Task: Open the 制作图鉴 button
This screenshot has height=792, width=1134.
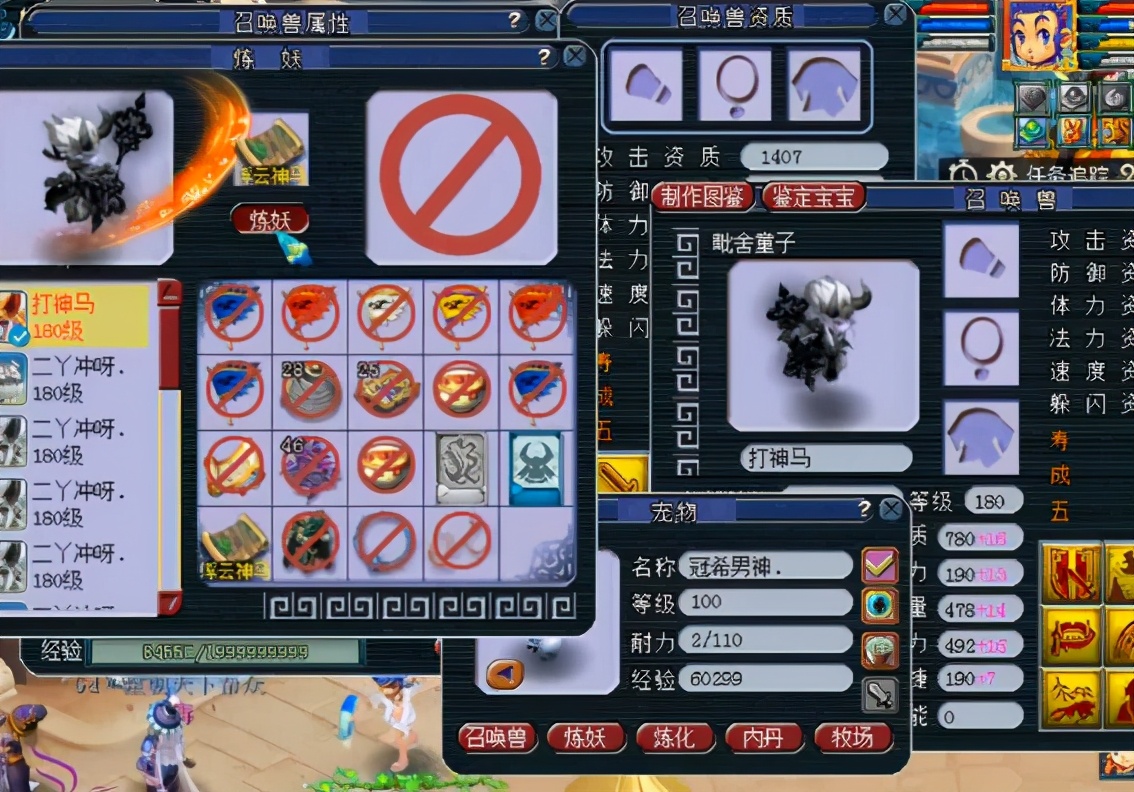Action: (702, 196)
